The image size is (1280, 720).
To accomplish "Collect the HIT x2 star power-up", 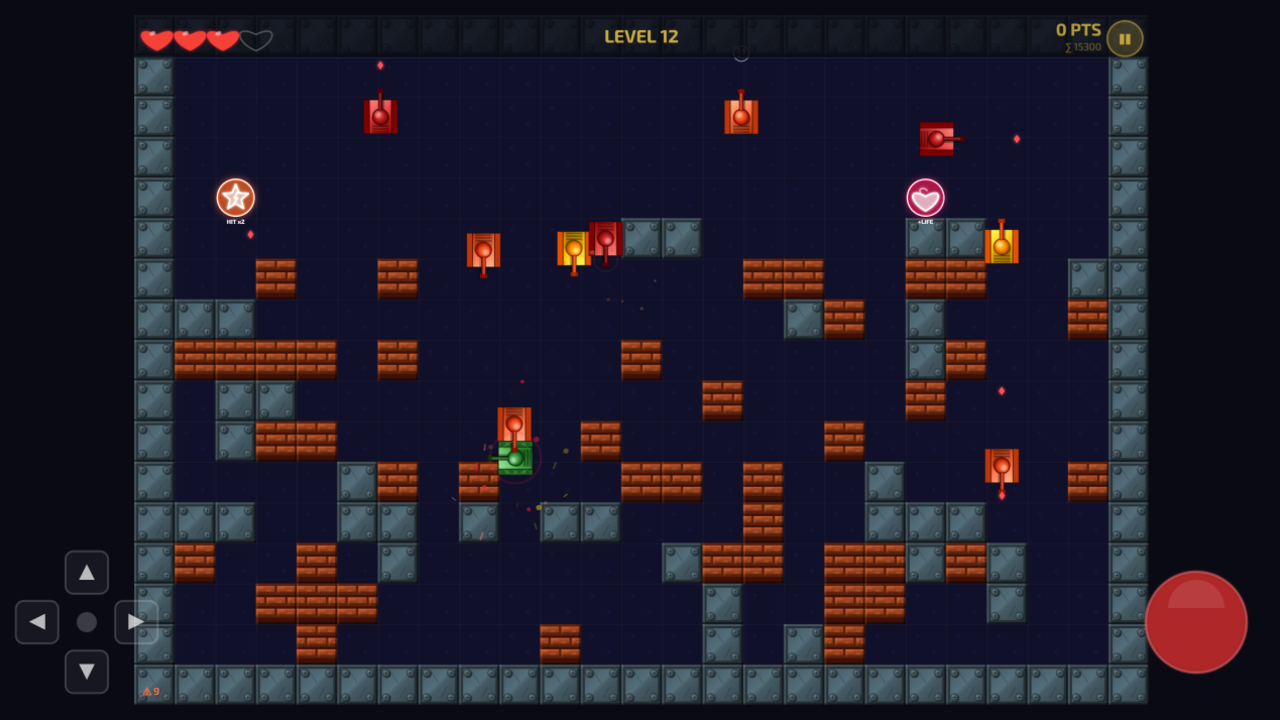I will [x=234, y=199].
